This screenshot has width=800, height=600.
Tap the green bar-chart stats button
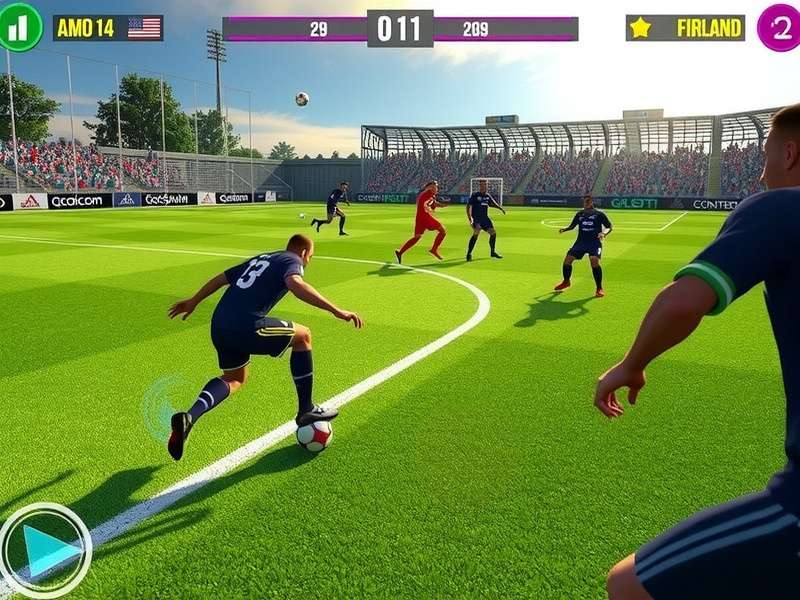19,27
